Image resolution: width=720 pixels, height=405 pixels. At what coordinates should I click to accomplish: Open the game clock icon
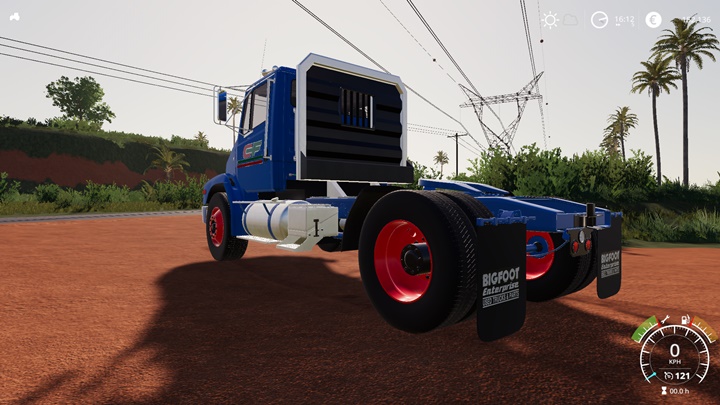(x=599, y=19)
